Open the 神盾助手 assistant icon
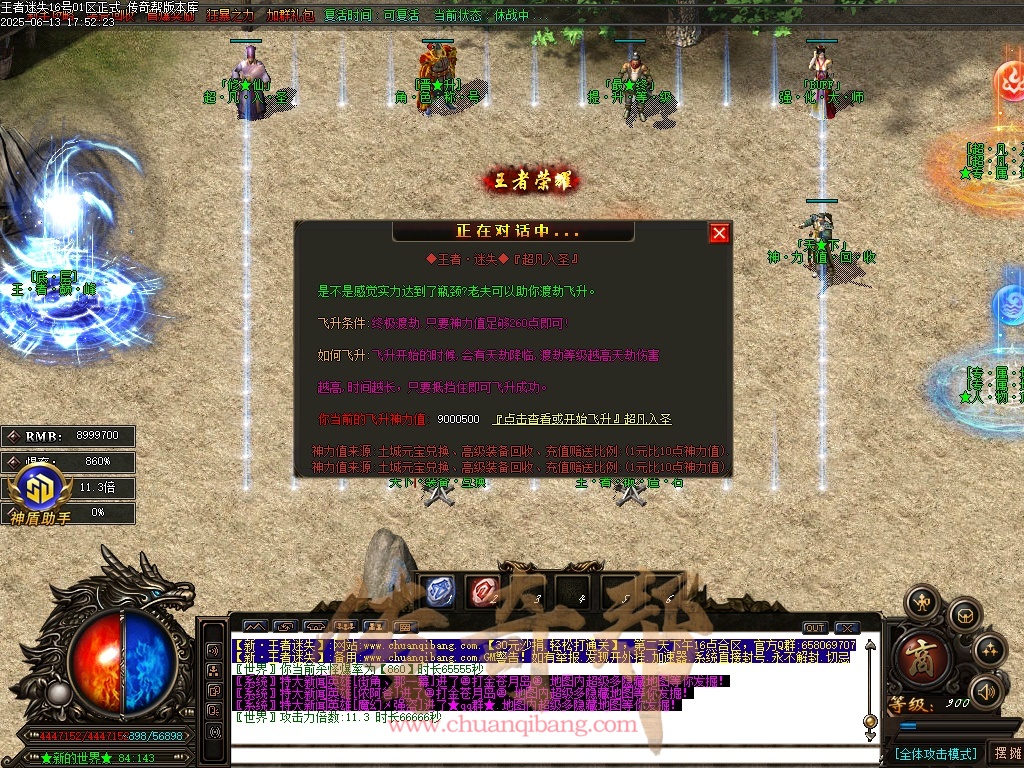This screenshot has width=1024, height=768. click(x=41, y=494)
